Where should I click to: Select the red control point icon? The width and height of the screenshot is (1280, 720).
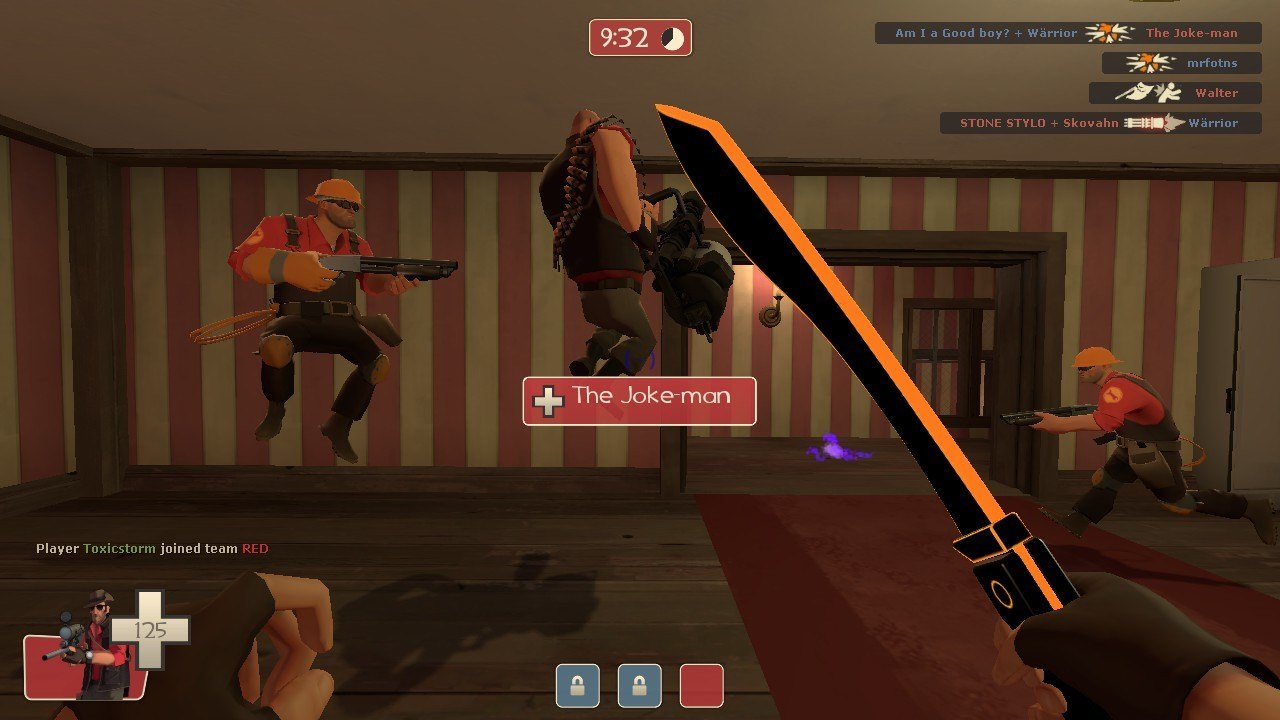tap(701, 686)
